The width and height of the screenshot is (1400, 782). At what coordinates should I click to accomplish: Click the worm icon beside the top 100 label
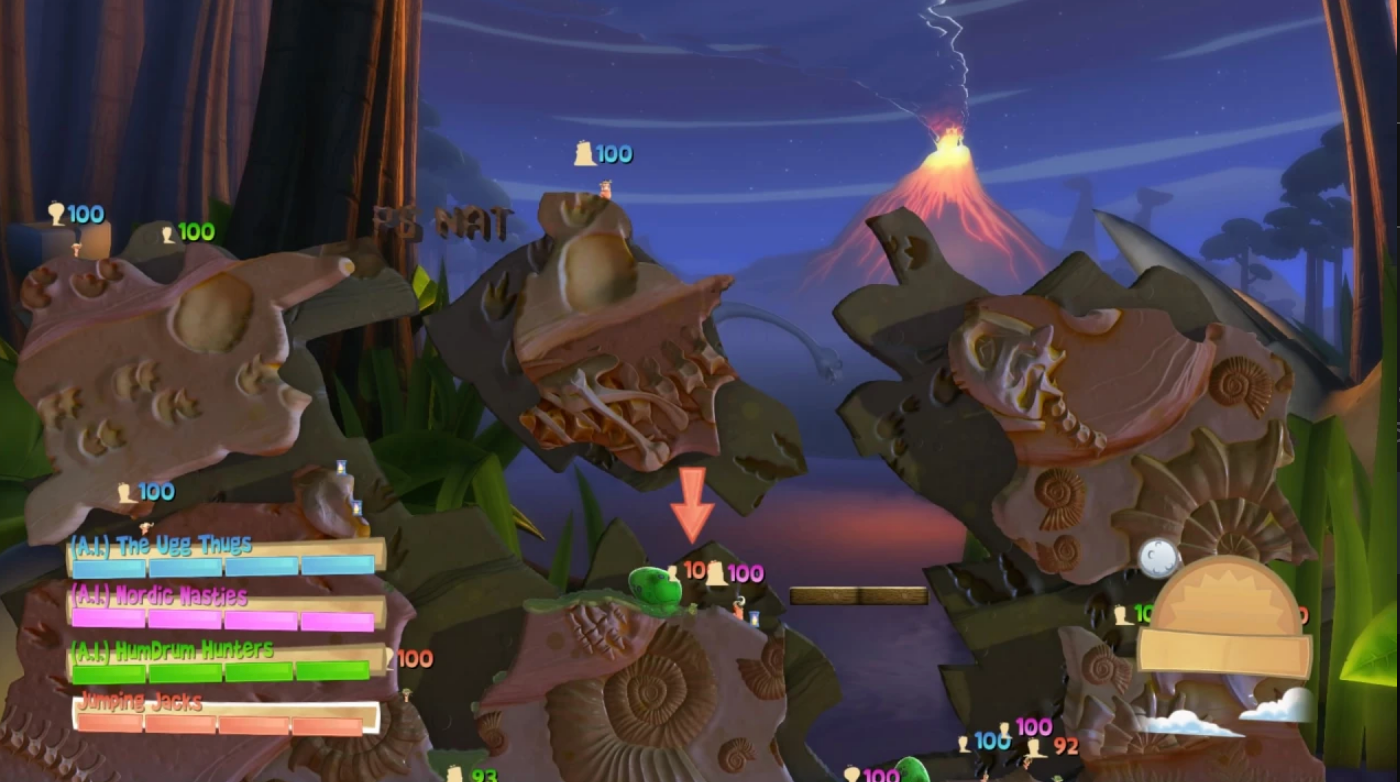(x=583, y=154)
